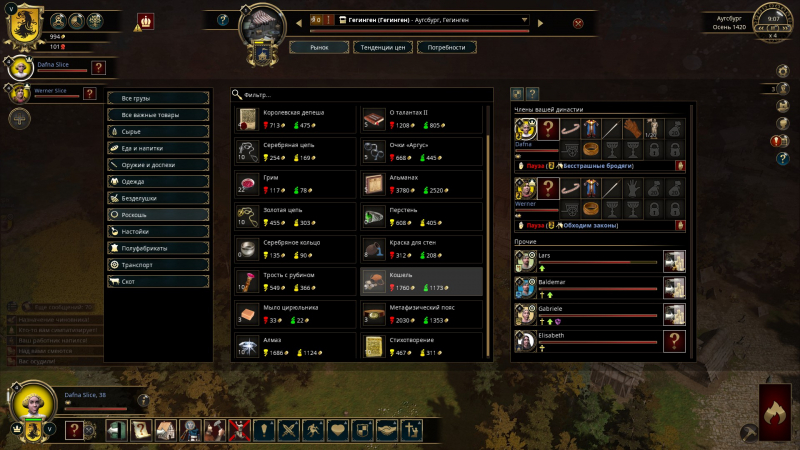Select the Скот category

[158, 281]
